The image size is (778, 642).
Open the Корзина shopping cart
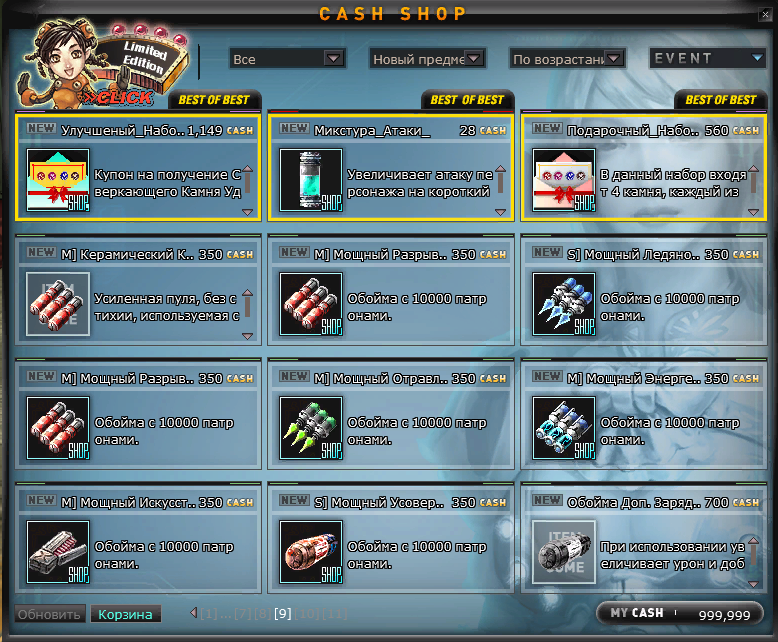tap(125, 614)
